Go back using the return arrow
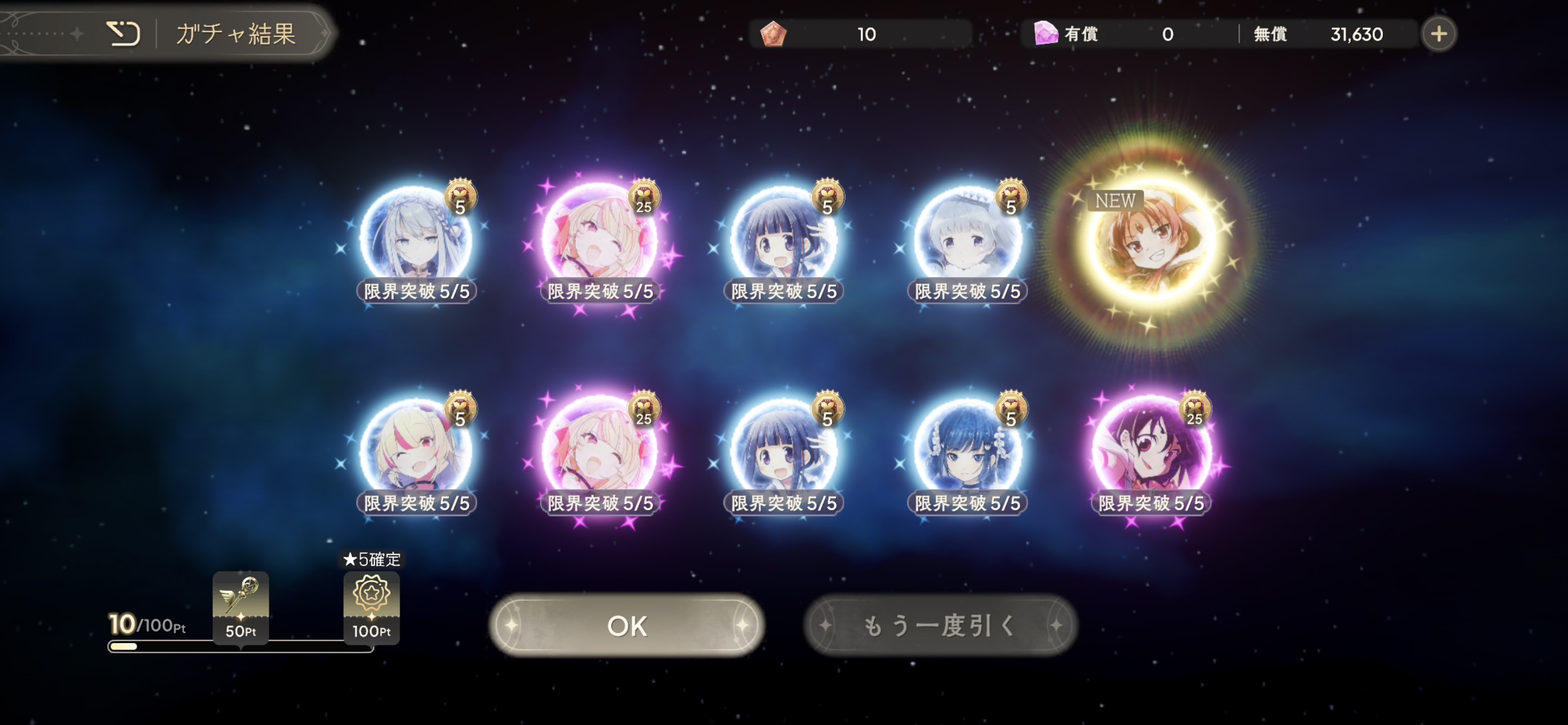1568x725 pixels. pyautogui.click(x=124, y=33)
